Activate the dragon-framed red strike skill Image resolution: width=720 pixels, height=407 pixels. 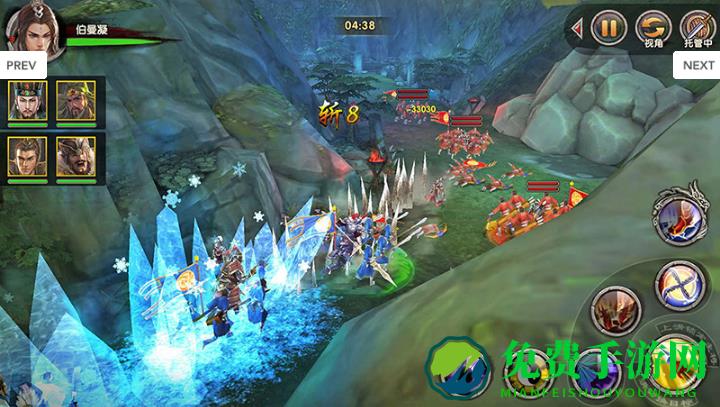(680, 213)
